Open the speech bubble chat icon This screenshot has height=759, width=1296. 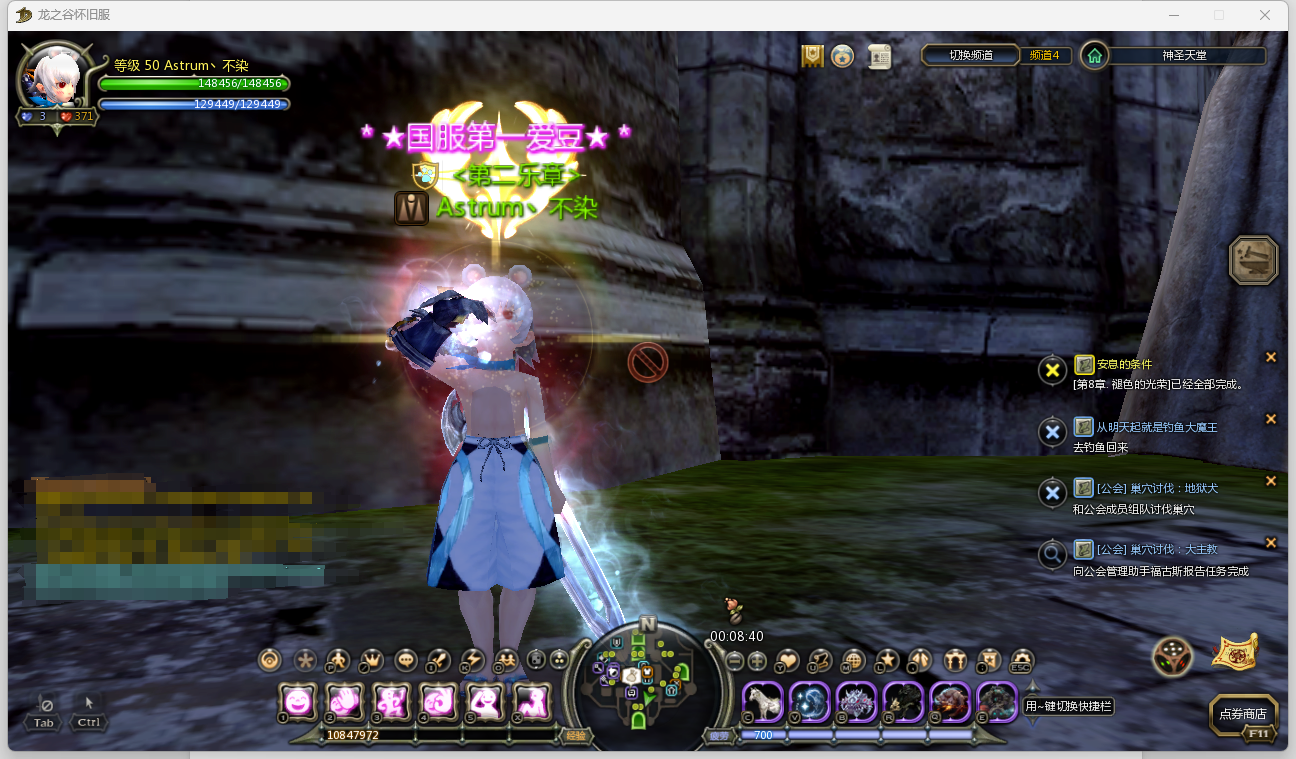[406, 660]
